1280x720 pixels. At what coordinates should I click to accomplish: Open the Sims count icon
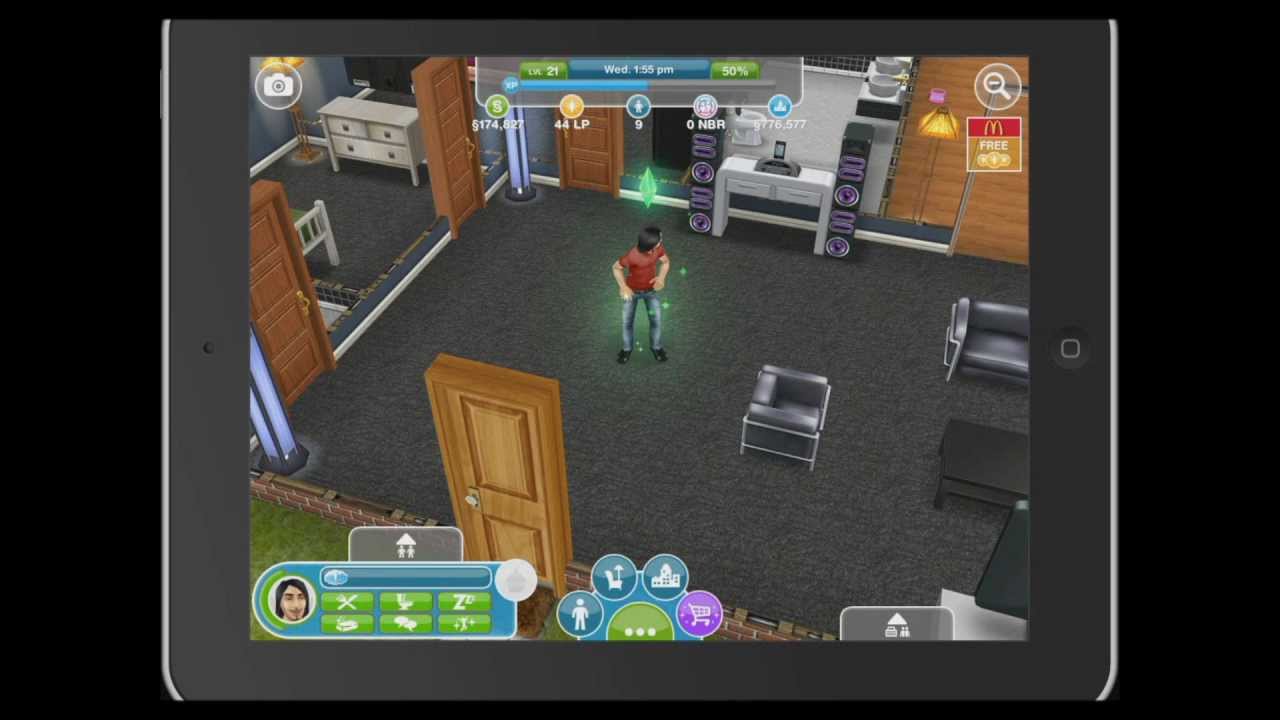point(638,106)
